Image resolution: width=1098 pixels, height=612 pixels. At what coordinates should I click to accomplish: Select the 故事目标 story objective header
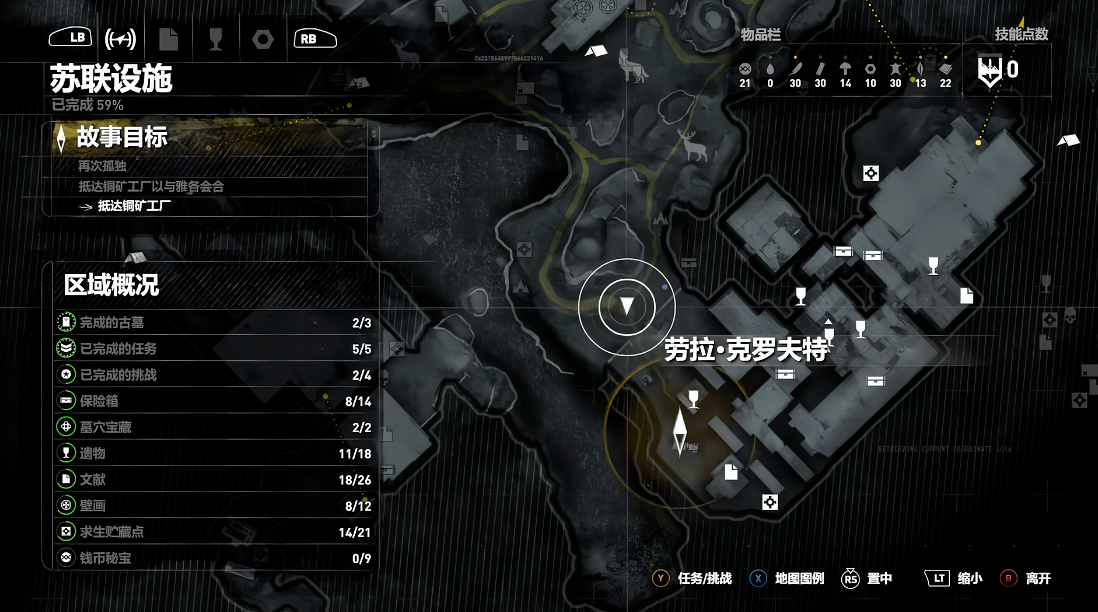coord(122,137)
